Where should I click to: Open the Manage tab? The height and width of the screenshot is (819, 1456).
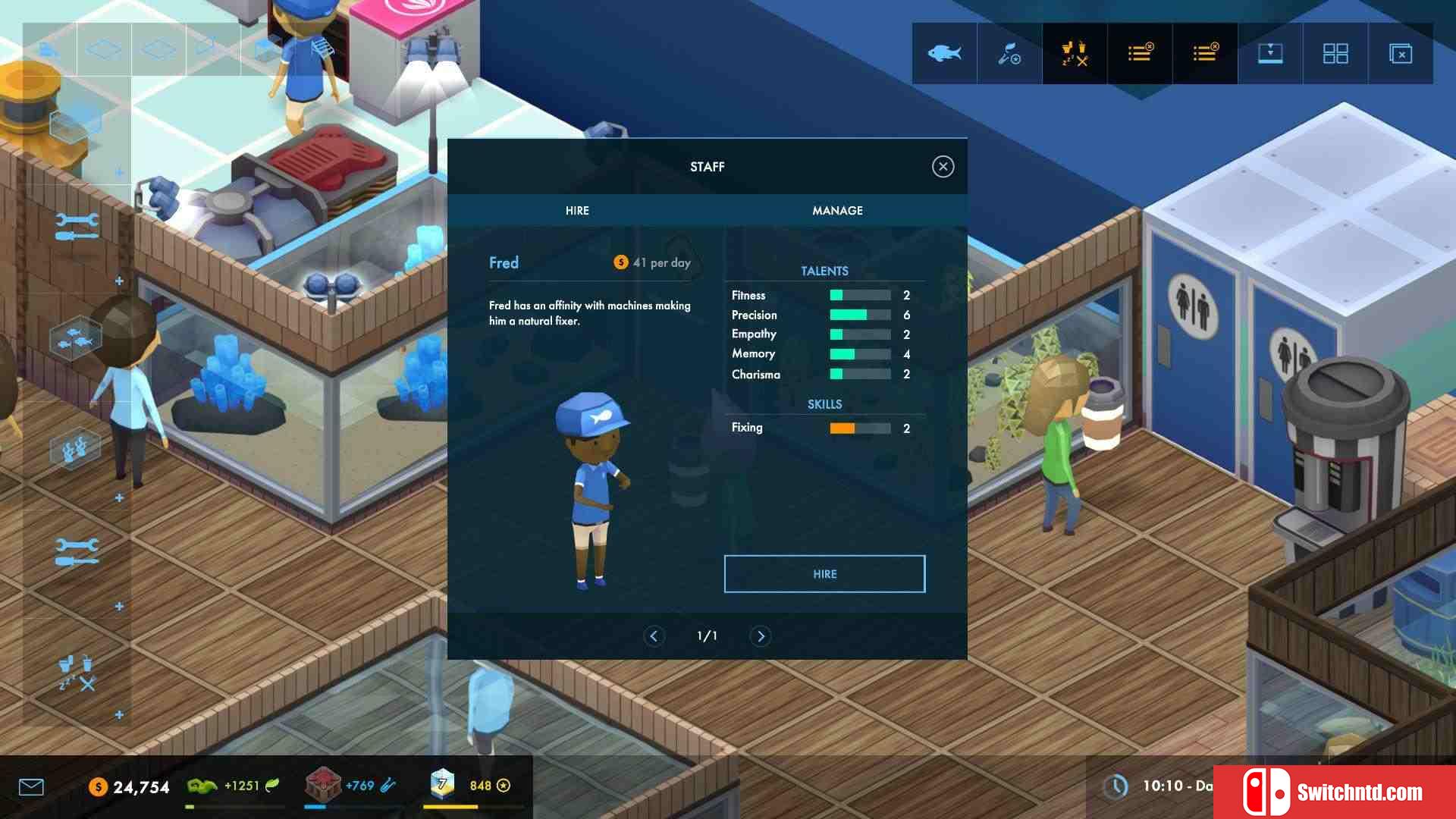837,211
